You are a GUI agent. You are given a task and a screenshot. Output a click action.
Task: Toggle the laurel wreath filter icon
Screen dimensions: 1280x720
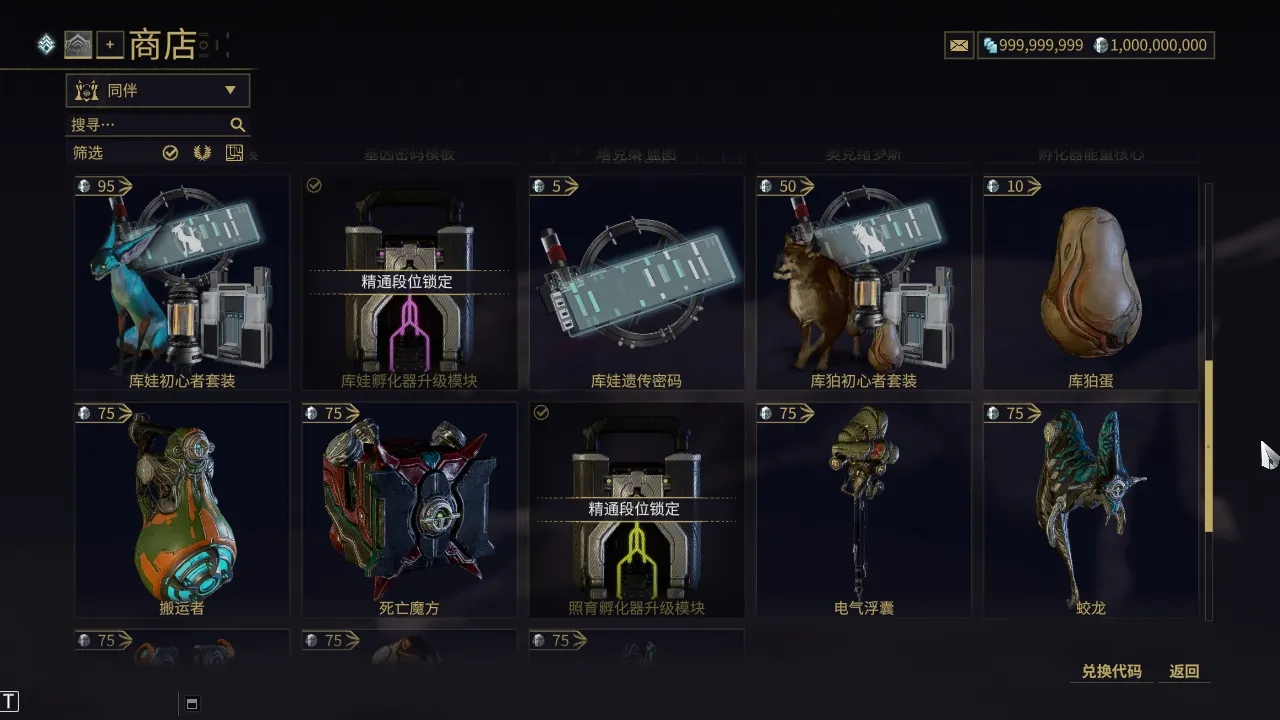[202, 153]
